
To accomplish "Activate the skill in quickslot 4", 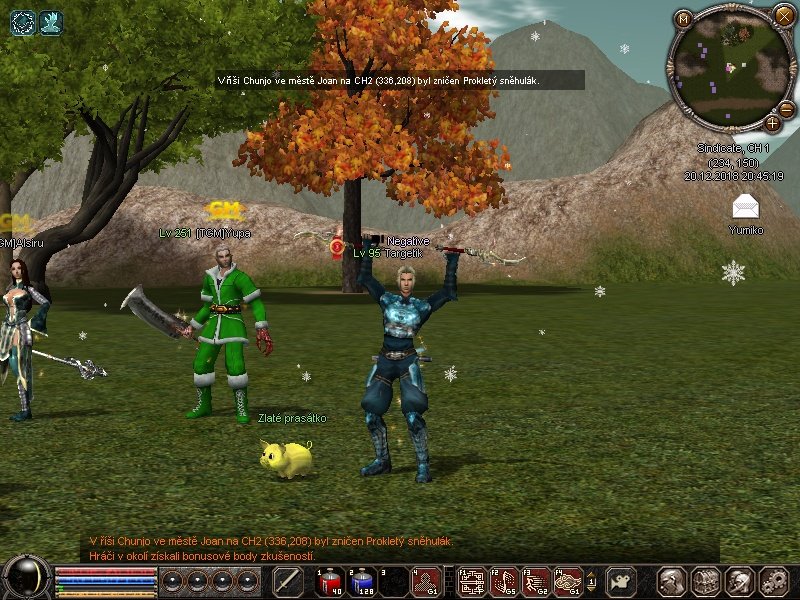I will coord(426,581).
